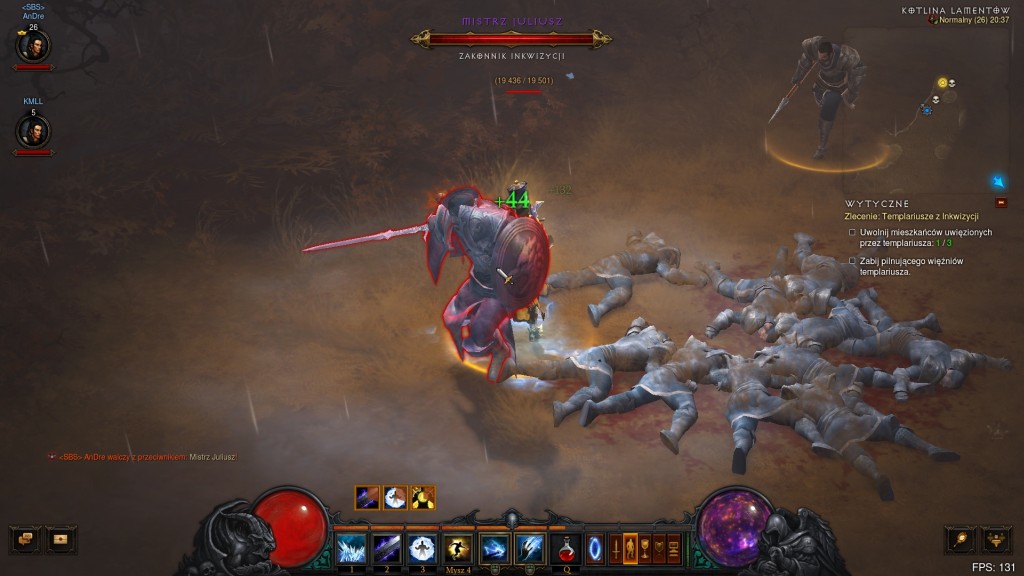Open the sword-icon menu button
The height and width of the screenshot is (576, 1024).
pyautogui.click(x=616, y=548)
